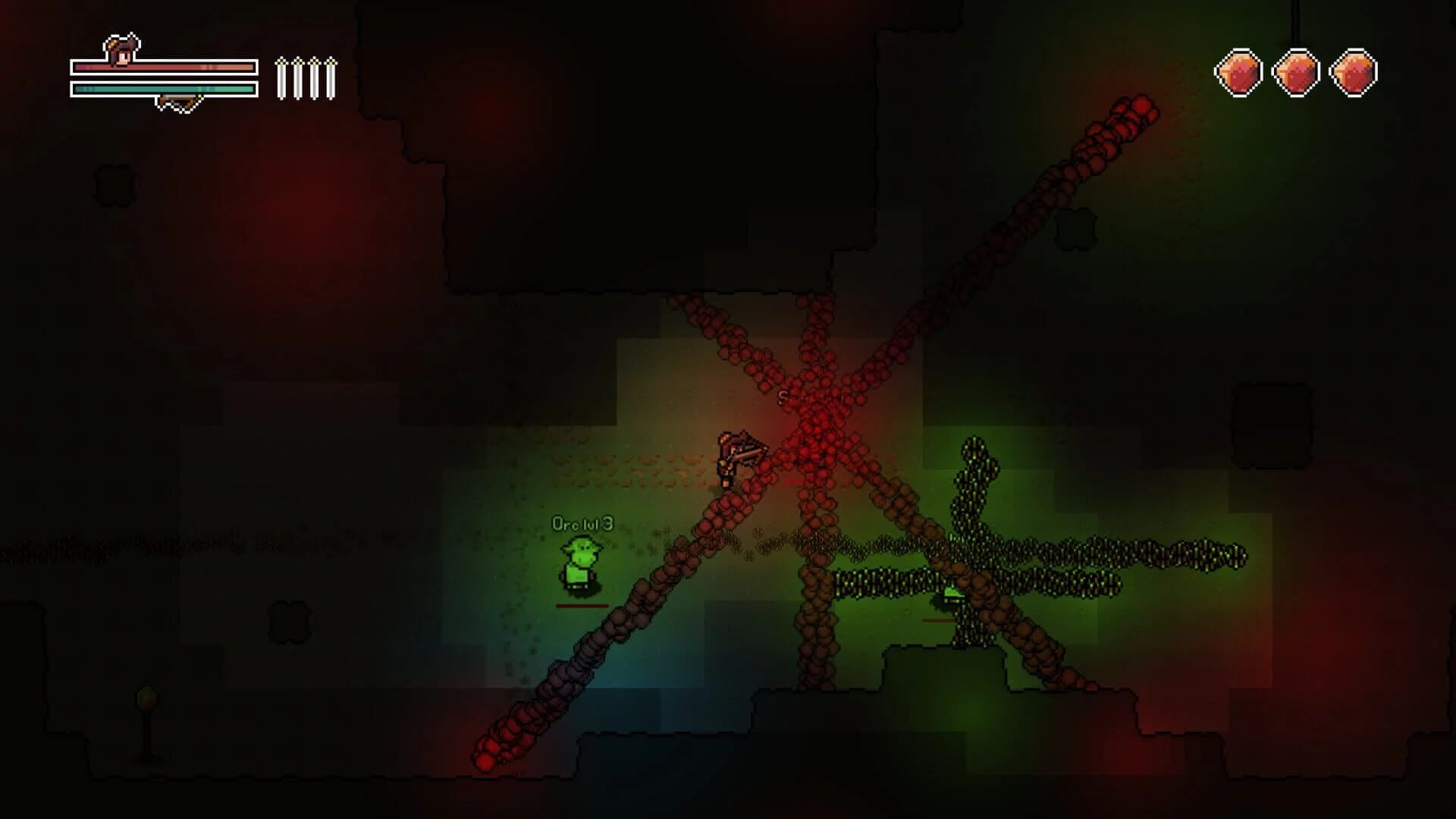1456x819 pixels.
Task: Click the rightmost red gem icon
Action: click(1355, 72)
